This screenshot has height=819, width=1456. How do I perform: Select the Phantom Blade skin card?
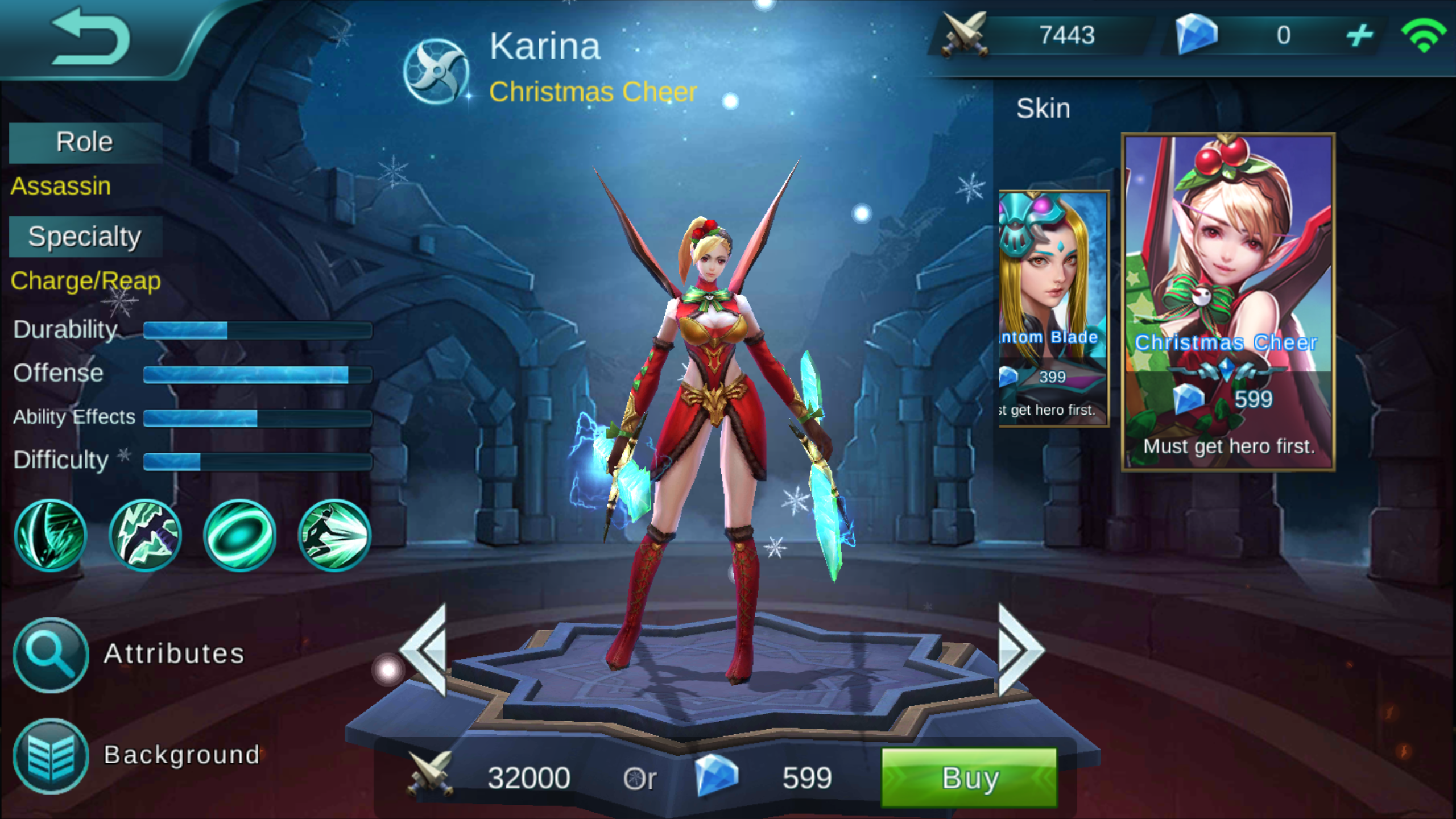[1054, 308]
